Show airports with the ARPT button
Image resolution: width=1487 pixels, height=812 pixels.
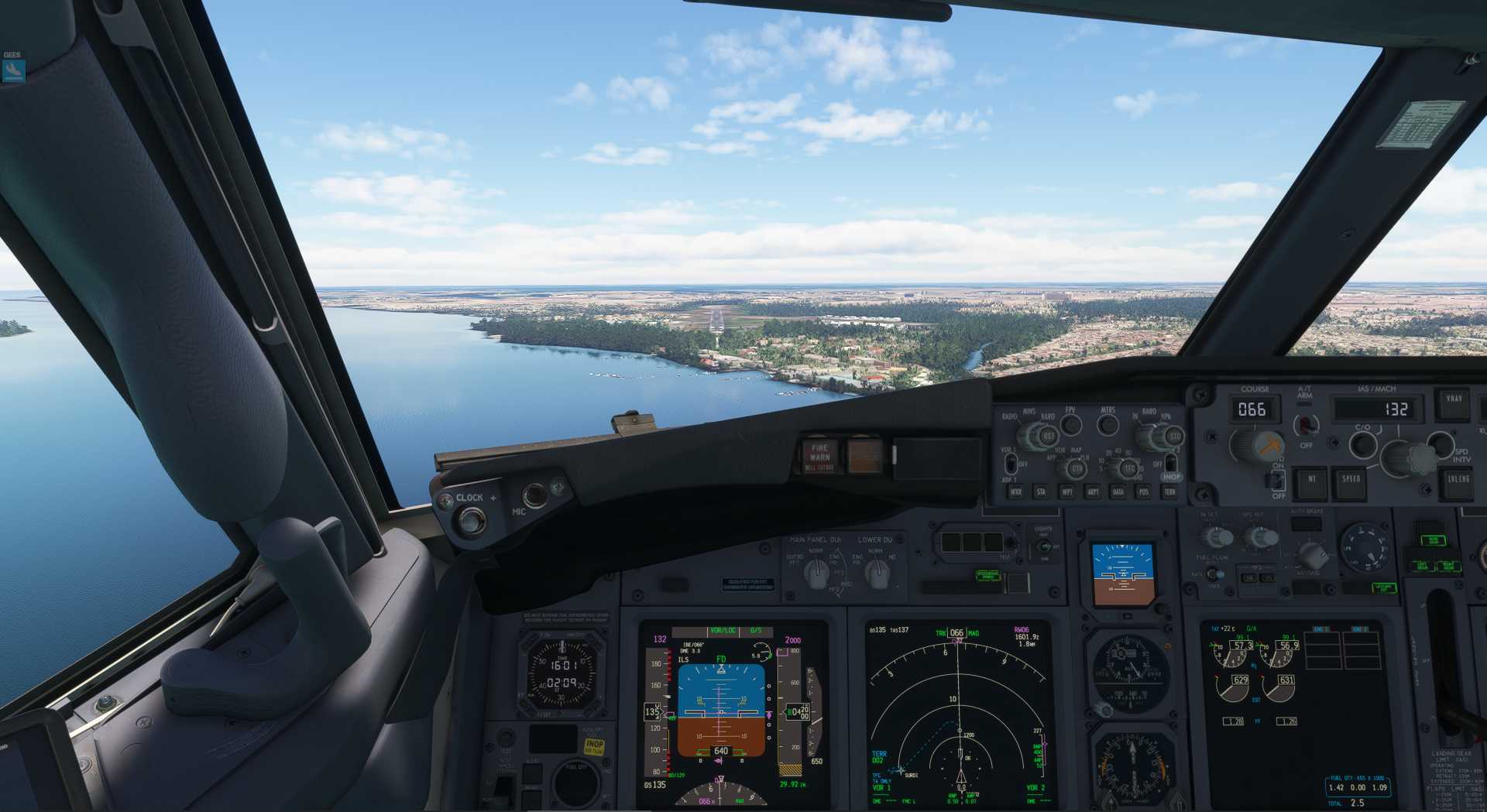click(1093, 492)
